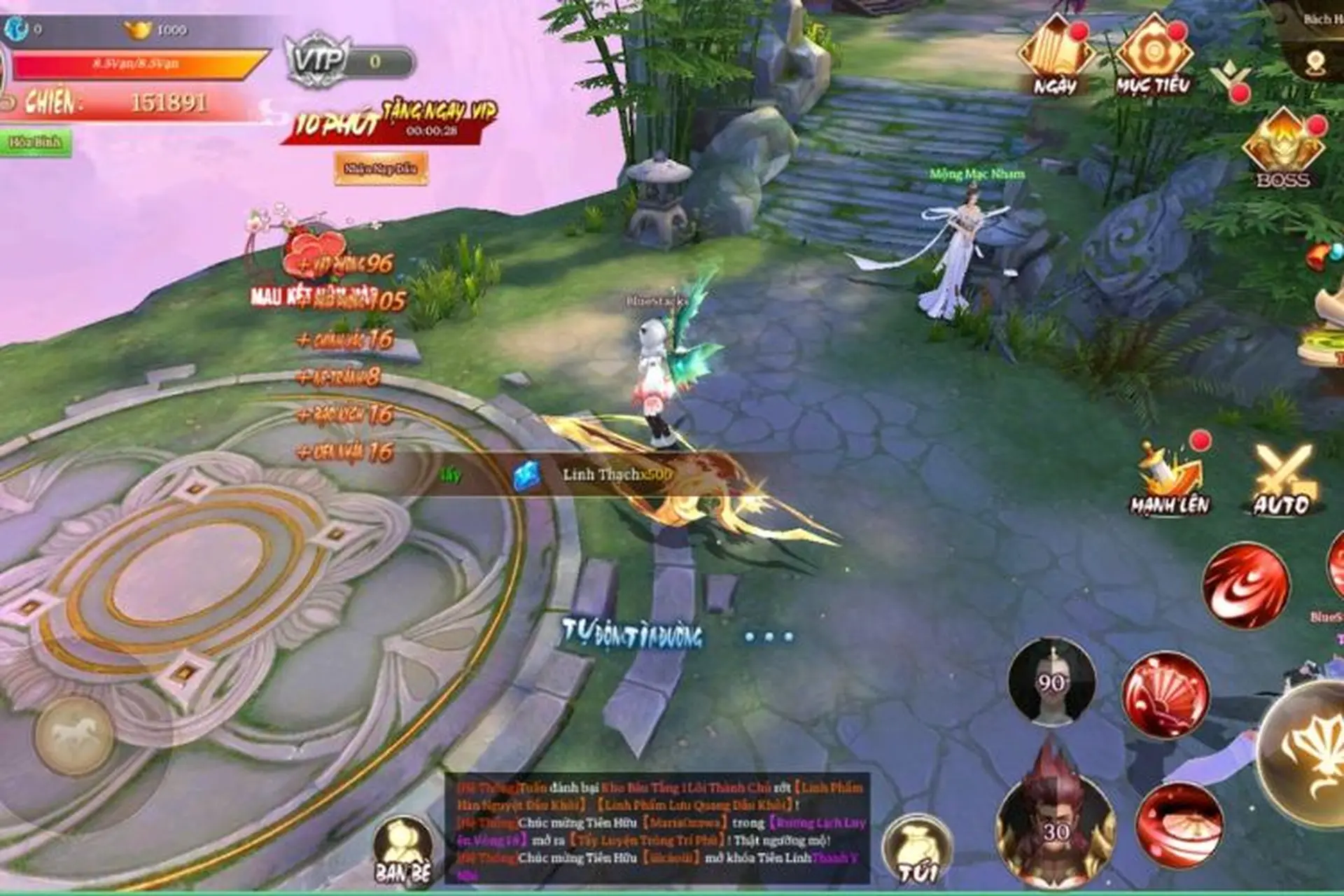The width and height of the screenshot is (1344, 896).
Task: Change the Hòa Bình peace mode
Action: [35, 143]
